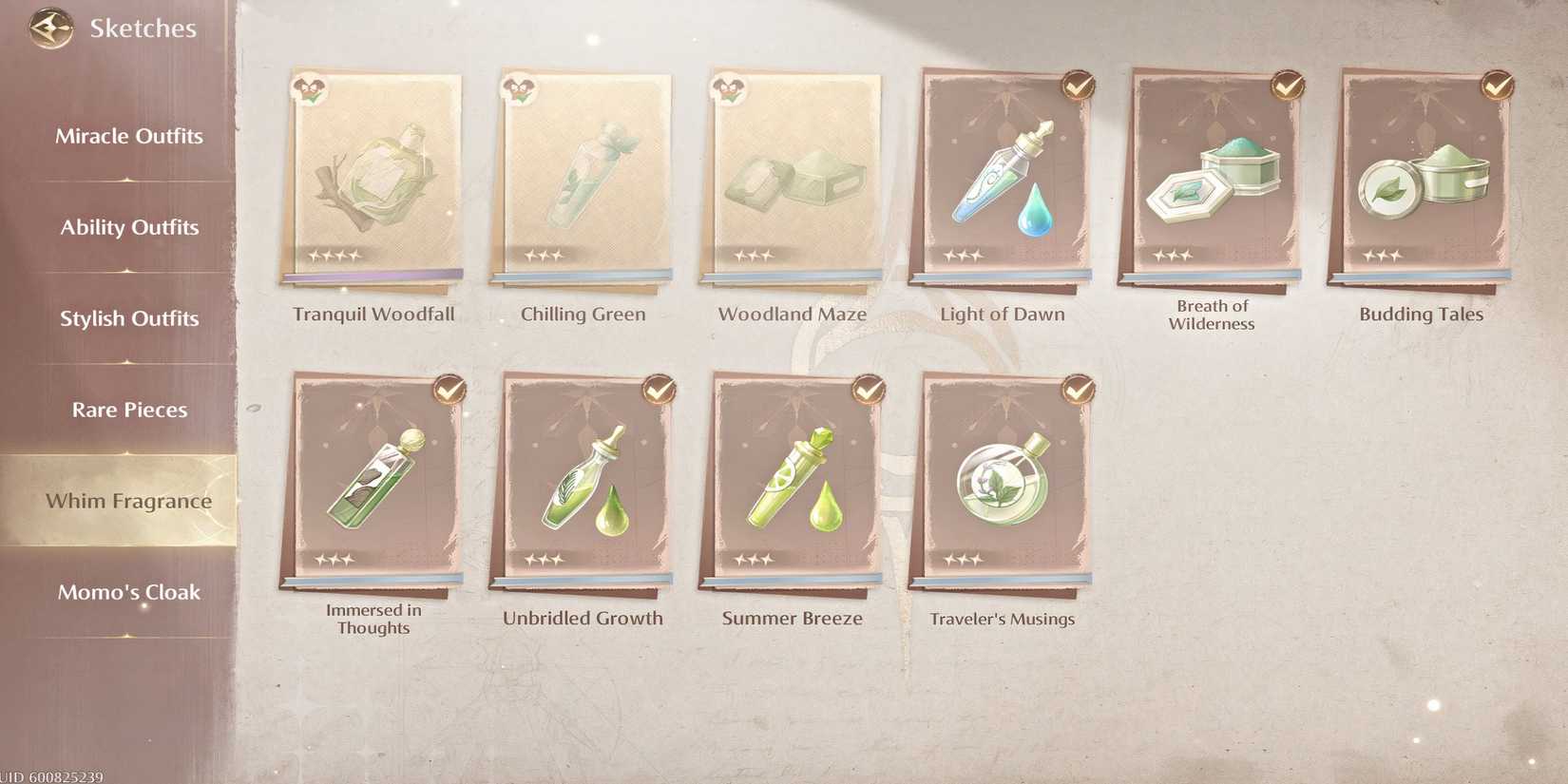Image resolution: width=1568 pixels, height=784 pixels.
Task: Open the Miracle Outfits category
Action: tap(129, 136)
